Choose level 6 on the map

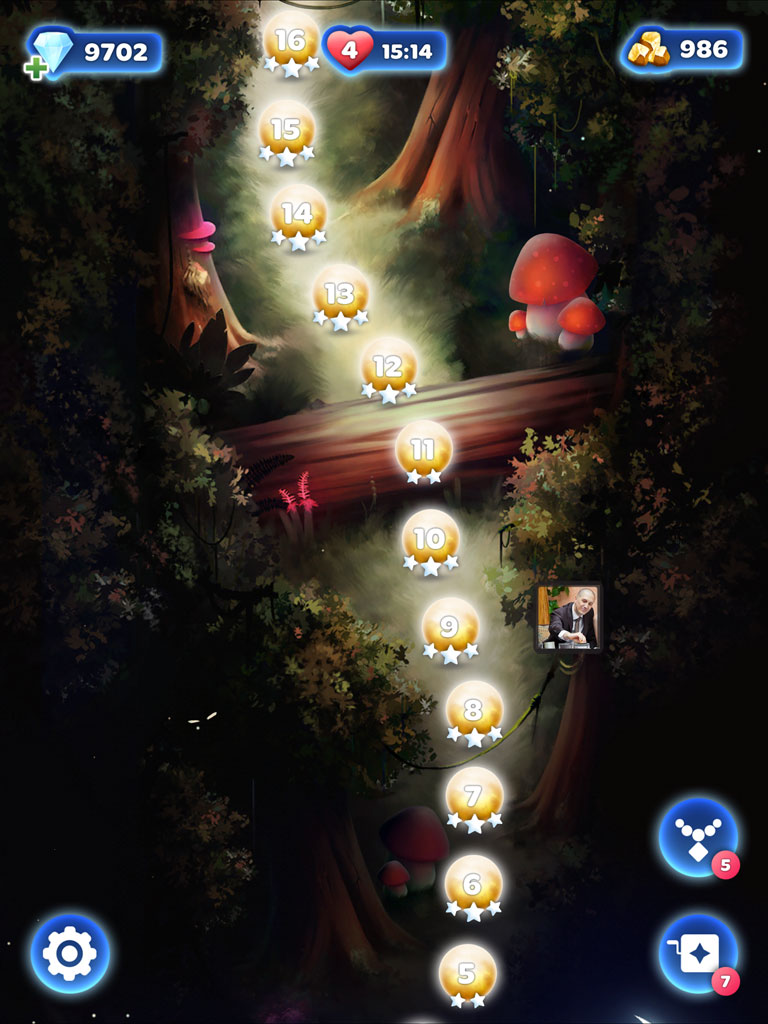[473, 885]
